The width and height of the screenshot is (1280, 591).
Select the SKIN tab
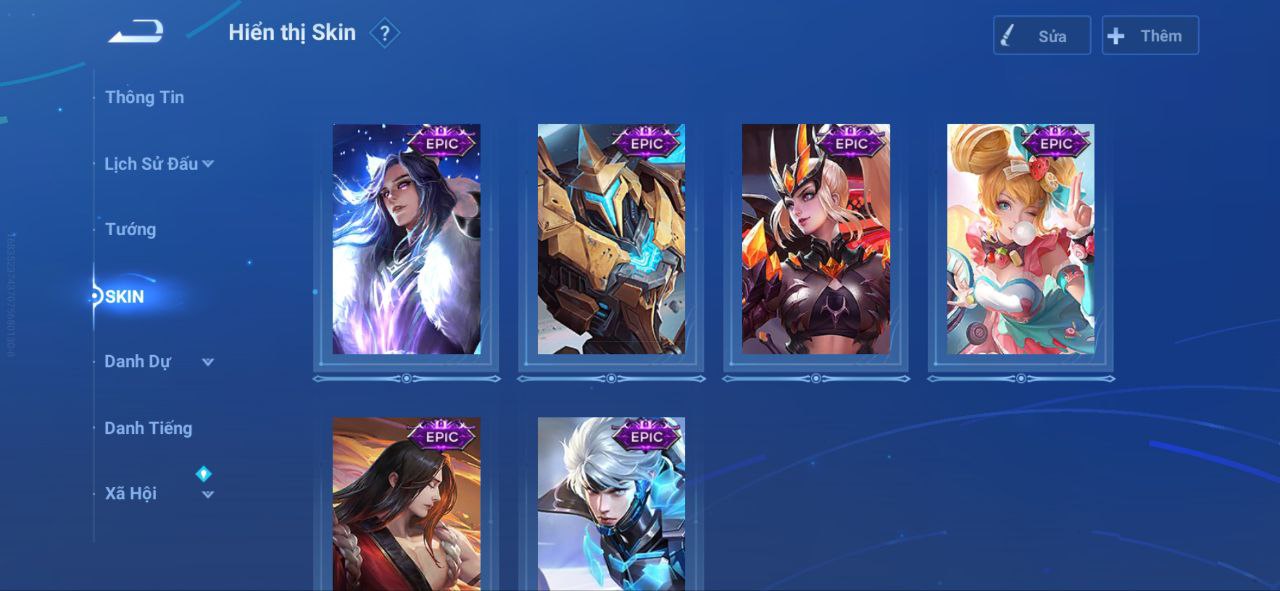(125, 296)
